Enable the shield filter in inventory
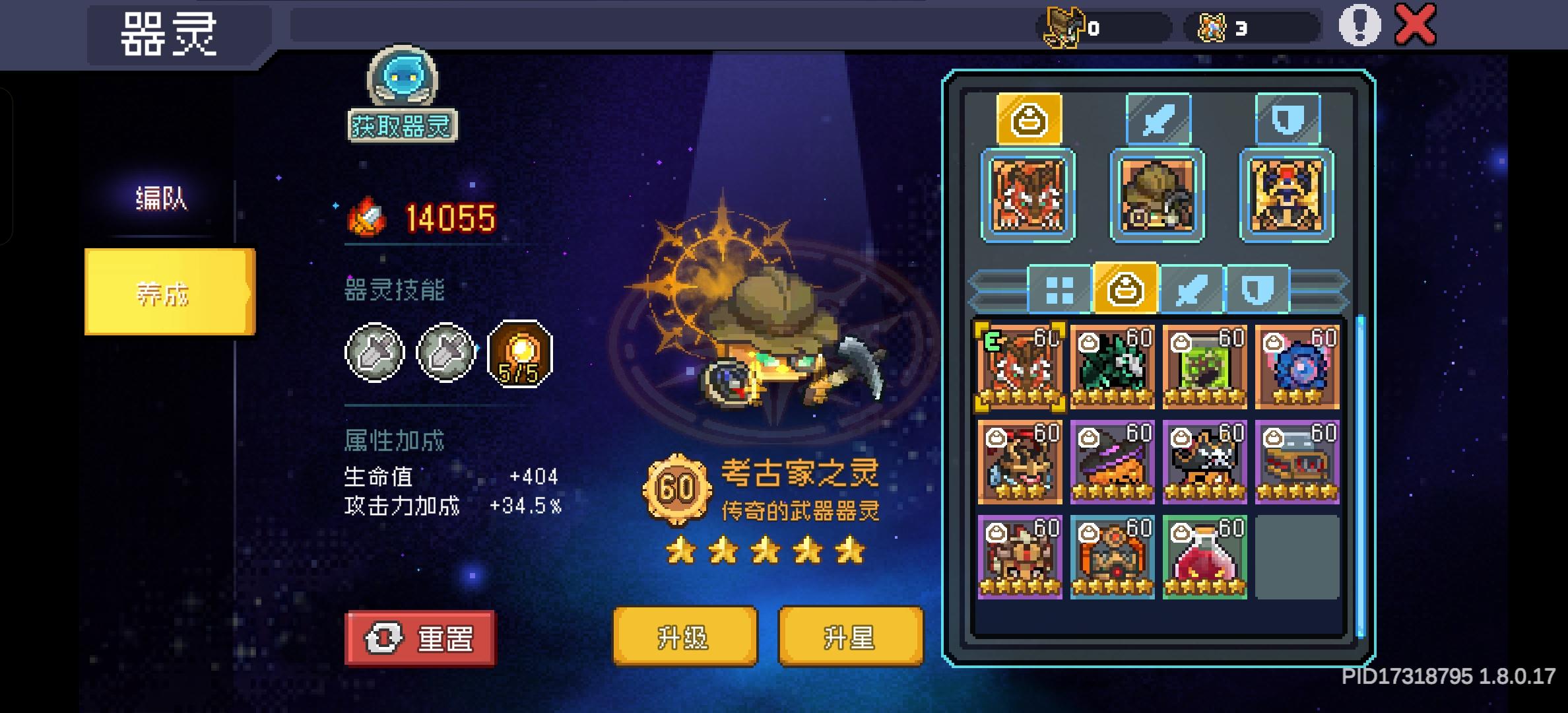 point(1256,289)
